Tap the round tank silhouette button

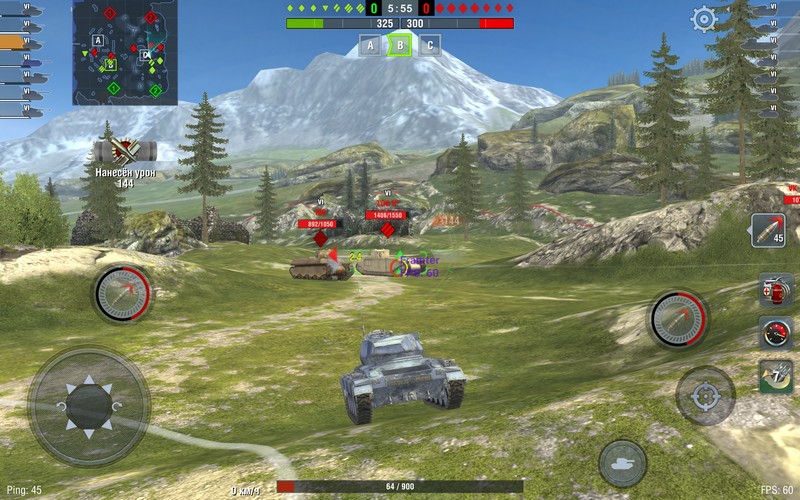(x=623, y=463)
